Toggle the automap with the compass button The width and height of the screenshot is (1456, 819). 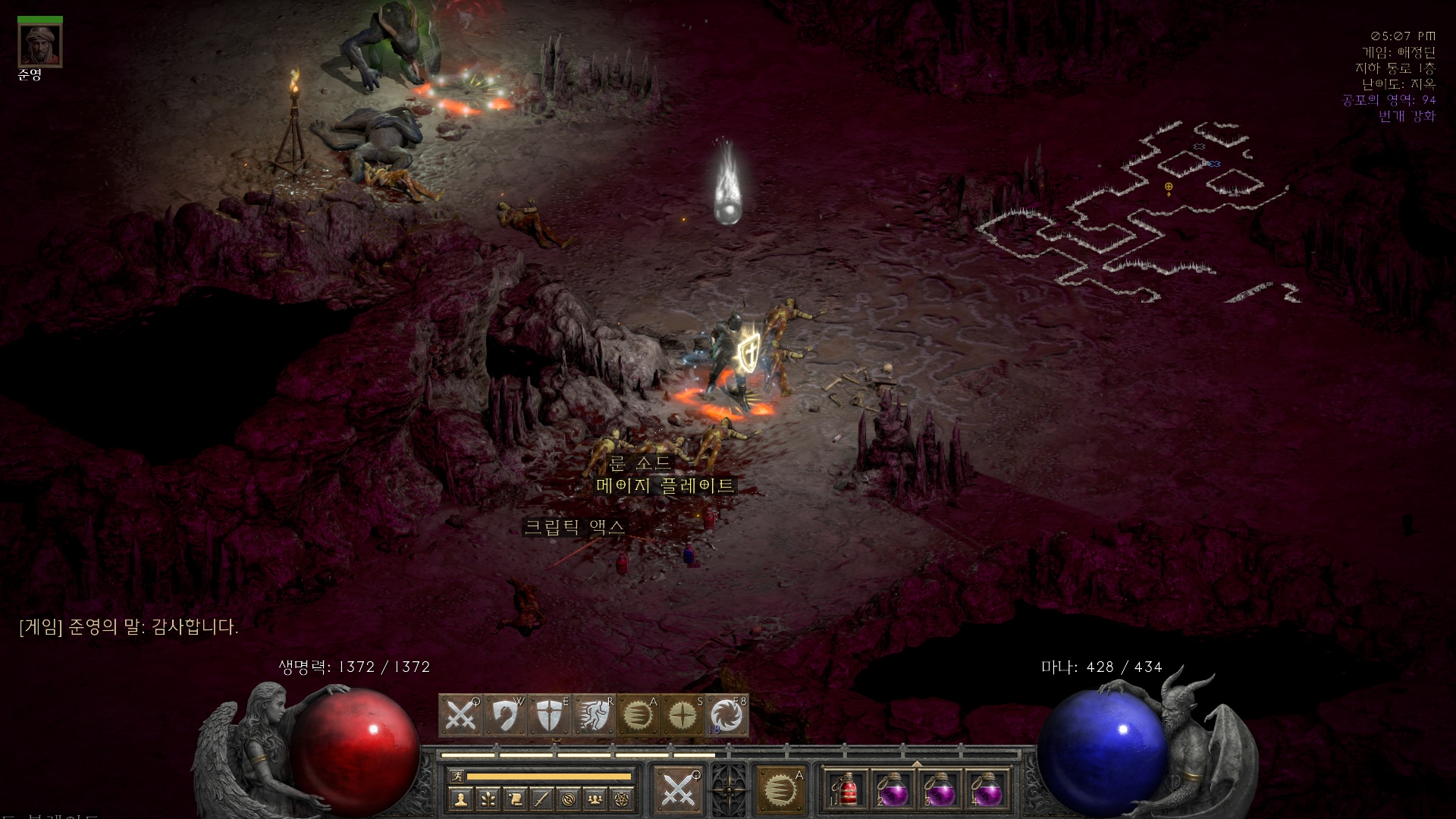coord(569,799)
